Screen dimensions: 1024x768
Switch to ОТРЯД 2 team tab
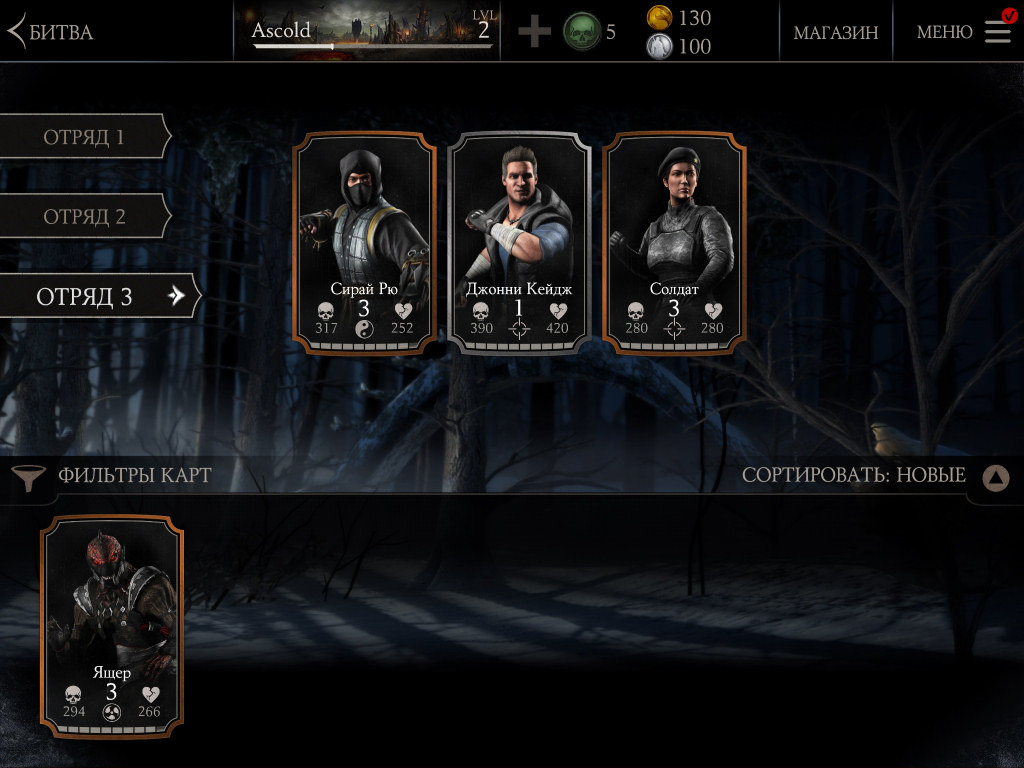tap(84, 217)
